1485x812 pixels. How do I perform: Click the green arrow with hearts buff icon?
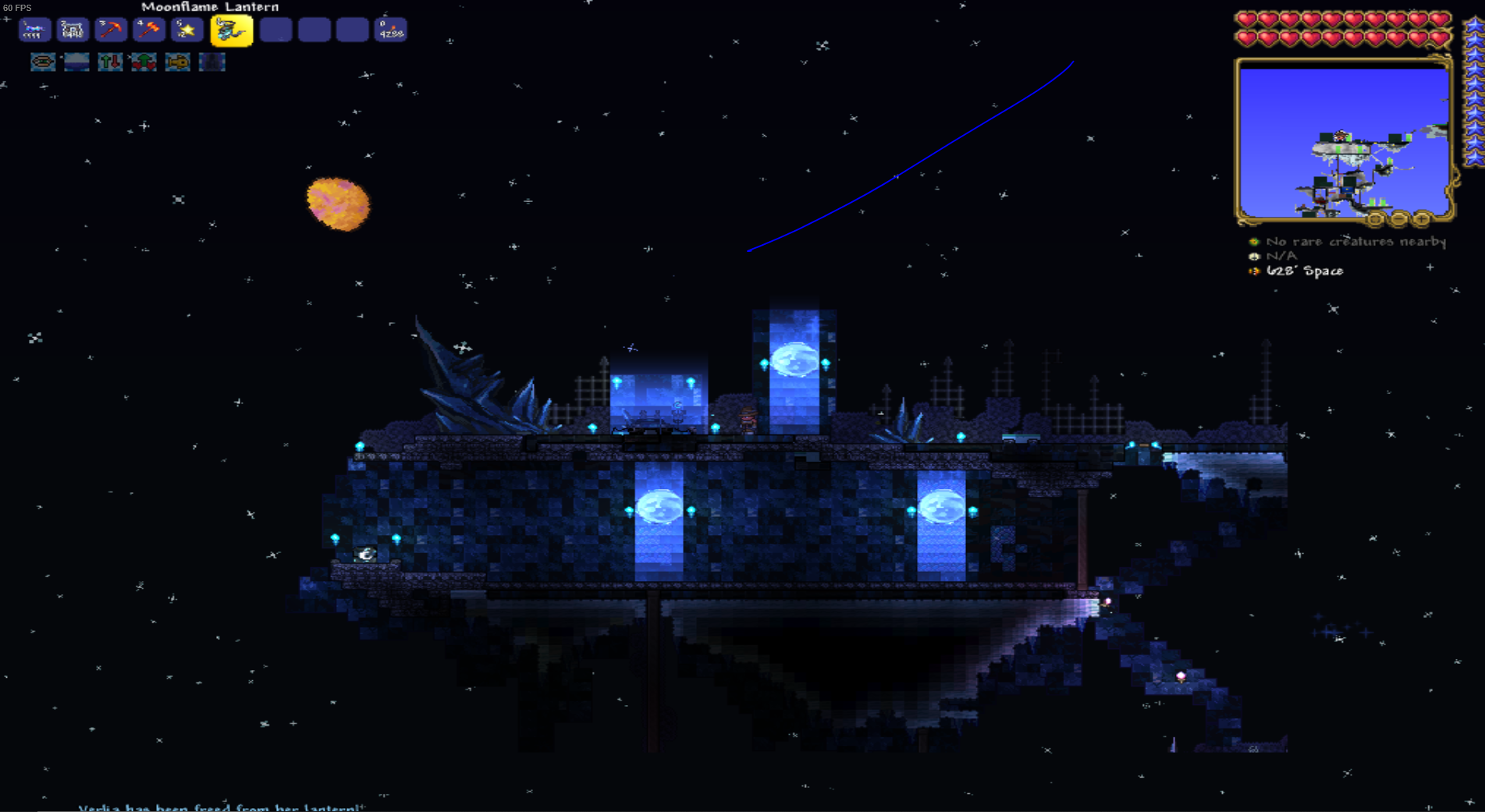(x=144, y=62)
